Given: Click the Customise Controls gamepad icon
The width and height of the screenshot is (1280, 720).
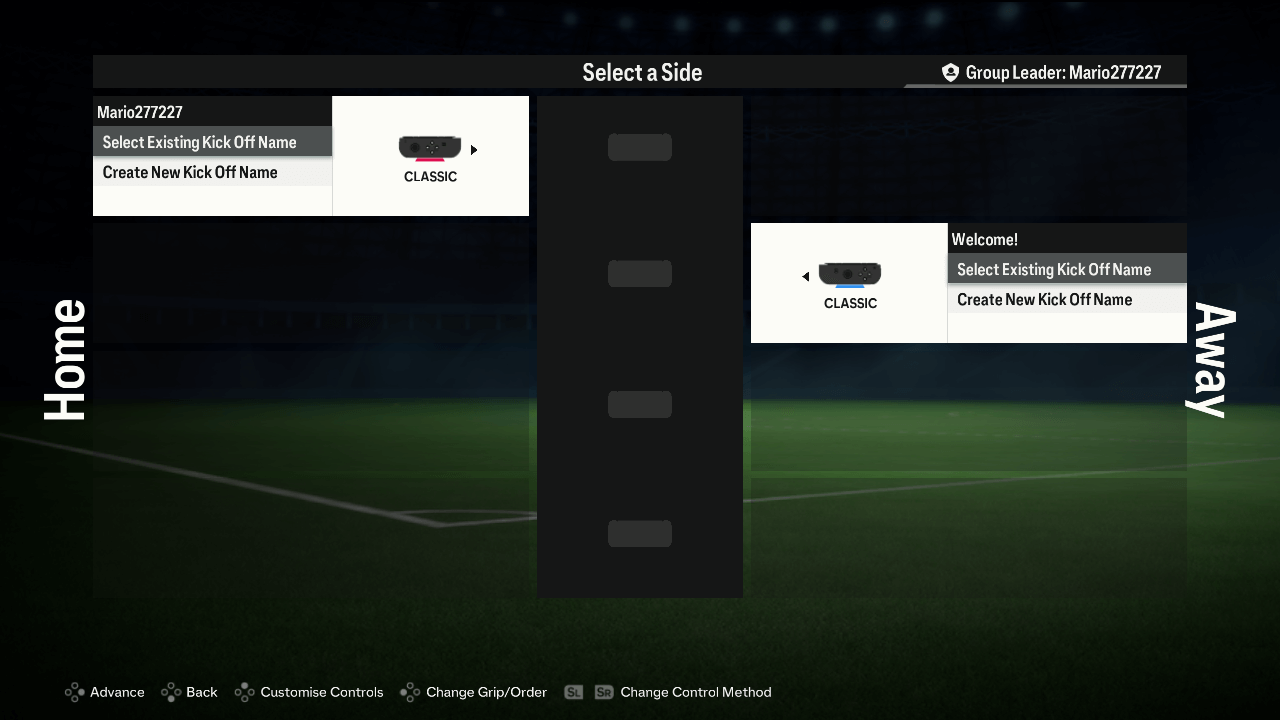Looking at the screenshot, I should coord(243,692).
